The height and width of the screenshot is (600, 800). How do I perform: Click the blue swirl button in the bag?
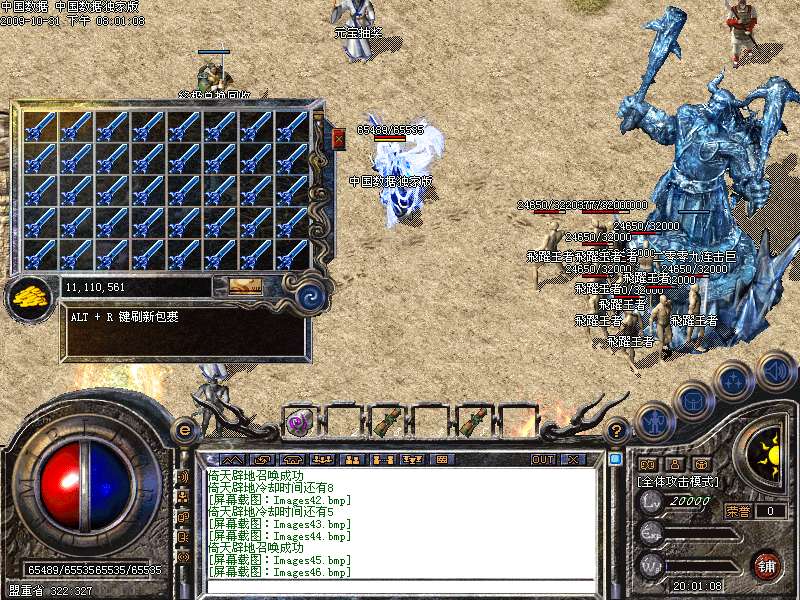(310, 294)
